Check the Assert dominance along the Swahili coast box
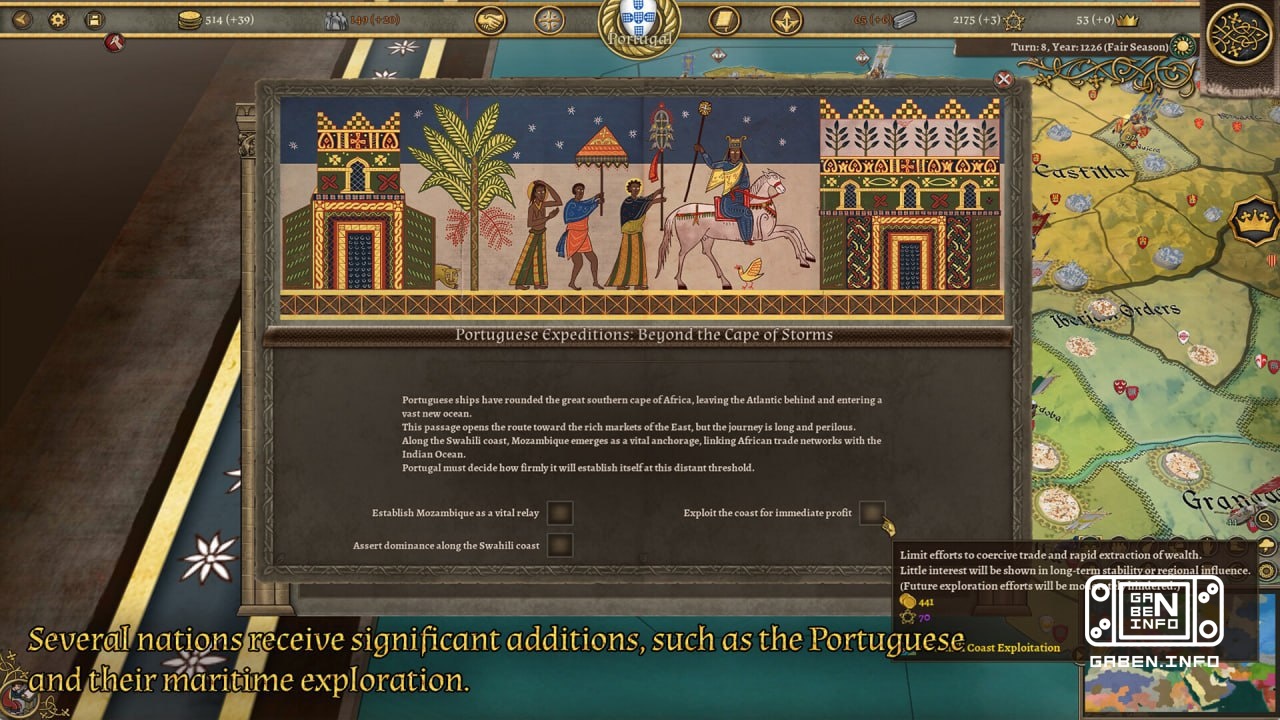This screenshot has width=1280, height=720. point(561,545)
